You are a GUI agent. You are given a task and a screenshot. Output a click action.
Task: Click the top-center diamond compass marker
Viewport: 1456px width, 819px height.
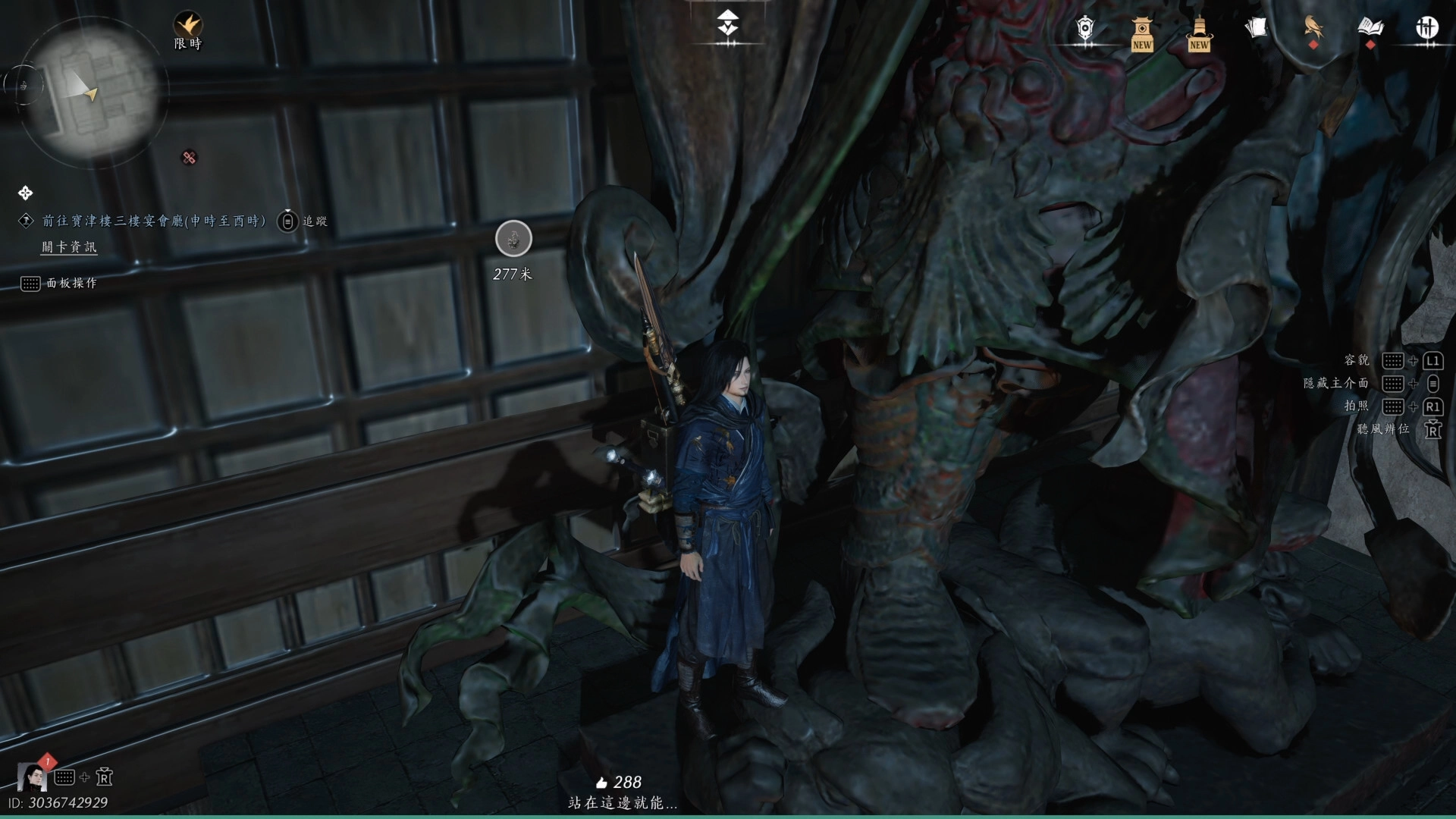pos(728,24)
